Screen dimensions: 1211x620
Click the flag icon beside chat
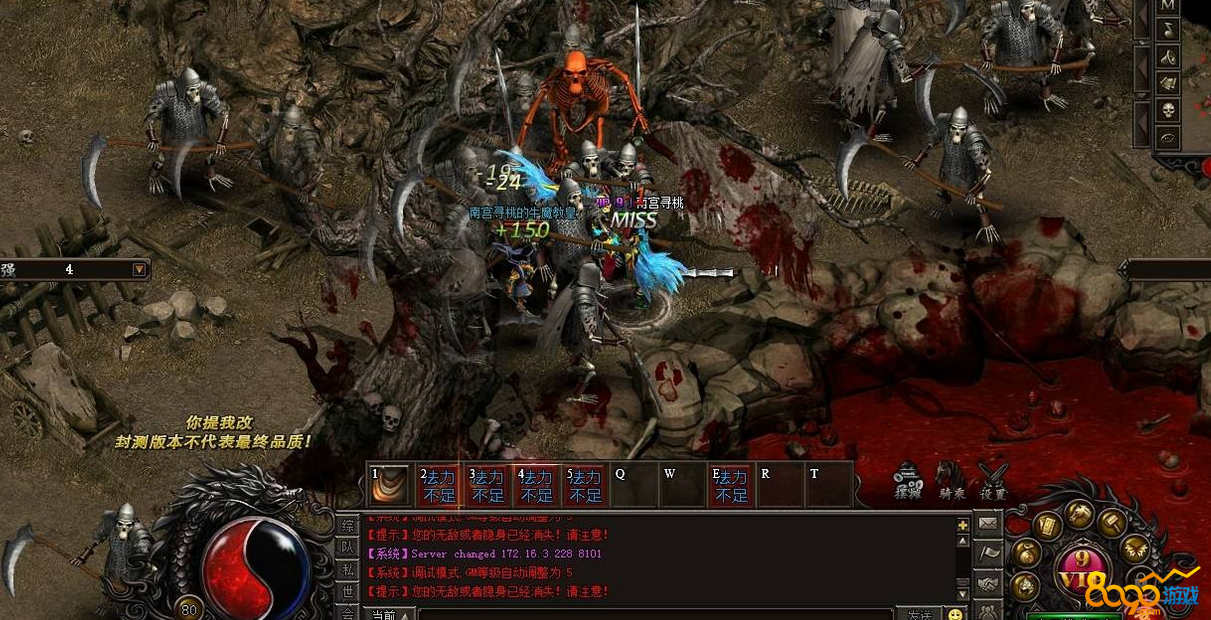988,553
